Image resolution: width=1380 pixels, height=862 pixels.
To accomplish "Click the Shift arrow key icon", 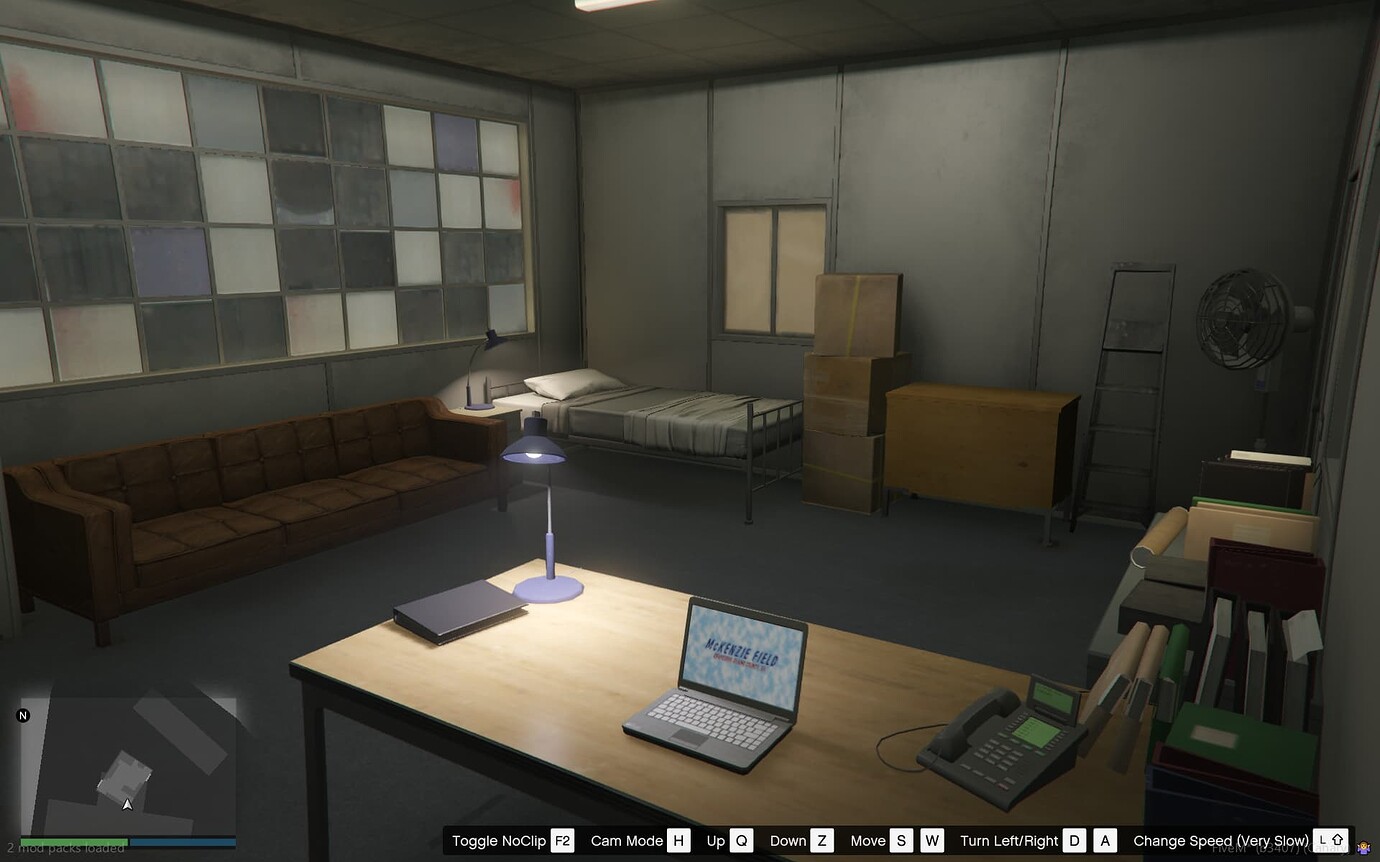I will pos(1338,841).
